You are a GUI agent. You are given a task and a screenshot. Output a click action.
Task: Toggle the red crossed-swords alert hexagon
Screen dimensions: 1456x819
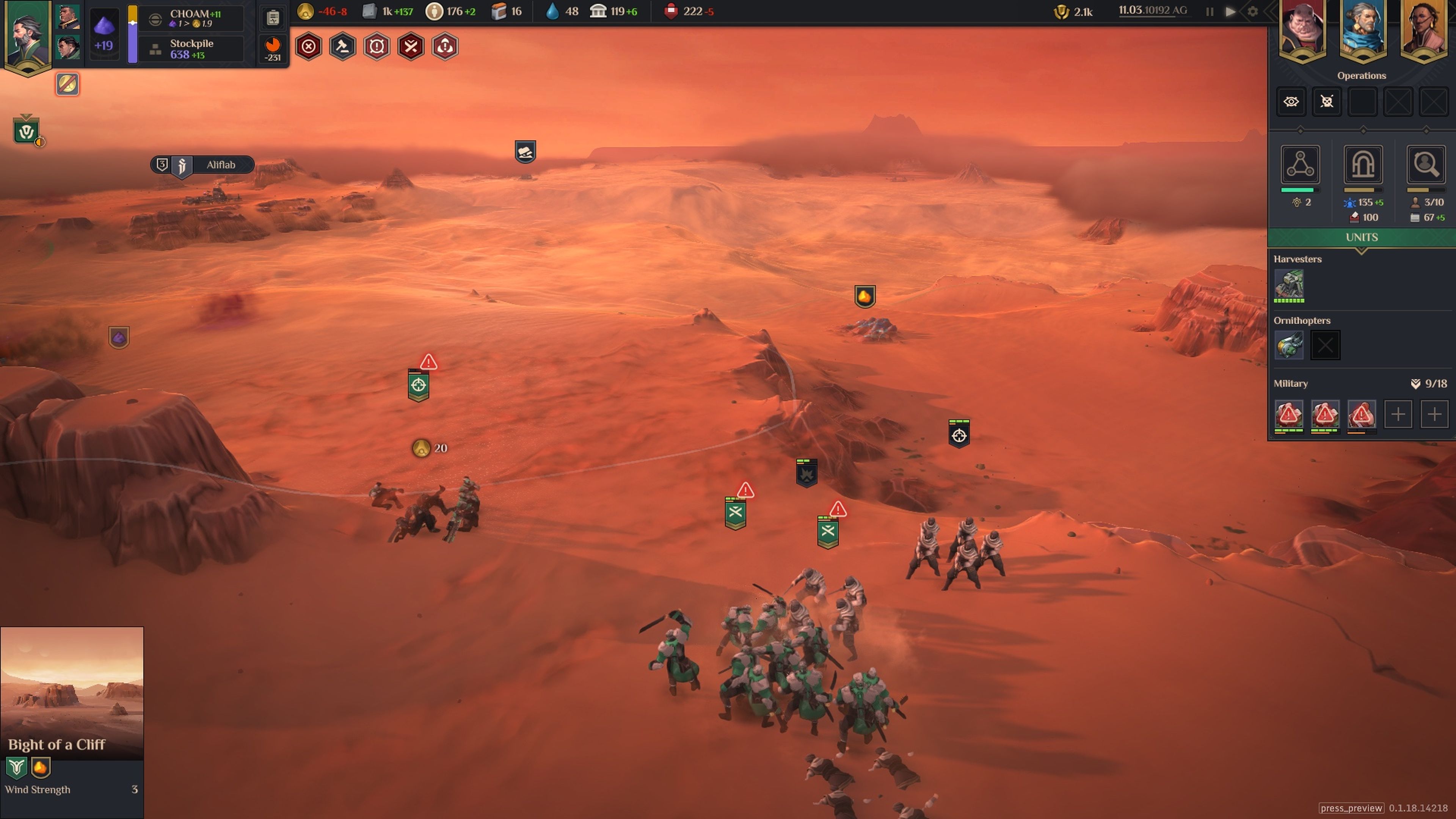[x=411, y=47]
